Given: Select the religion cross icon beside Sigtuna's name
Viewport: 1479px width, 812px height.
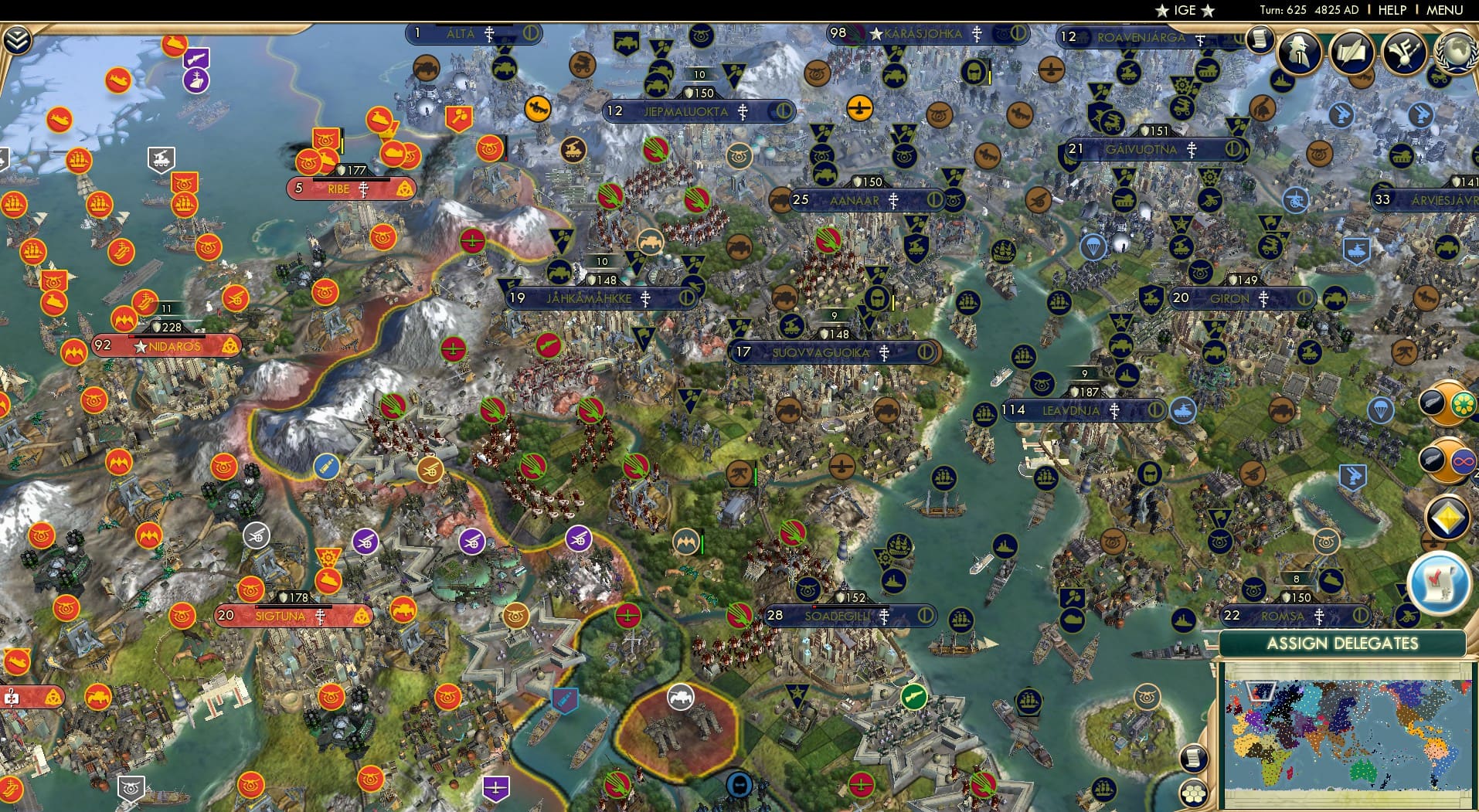Looking at the screenshot, I should coord(320,617).
